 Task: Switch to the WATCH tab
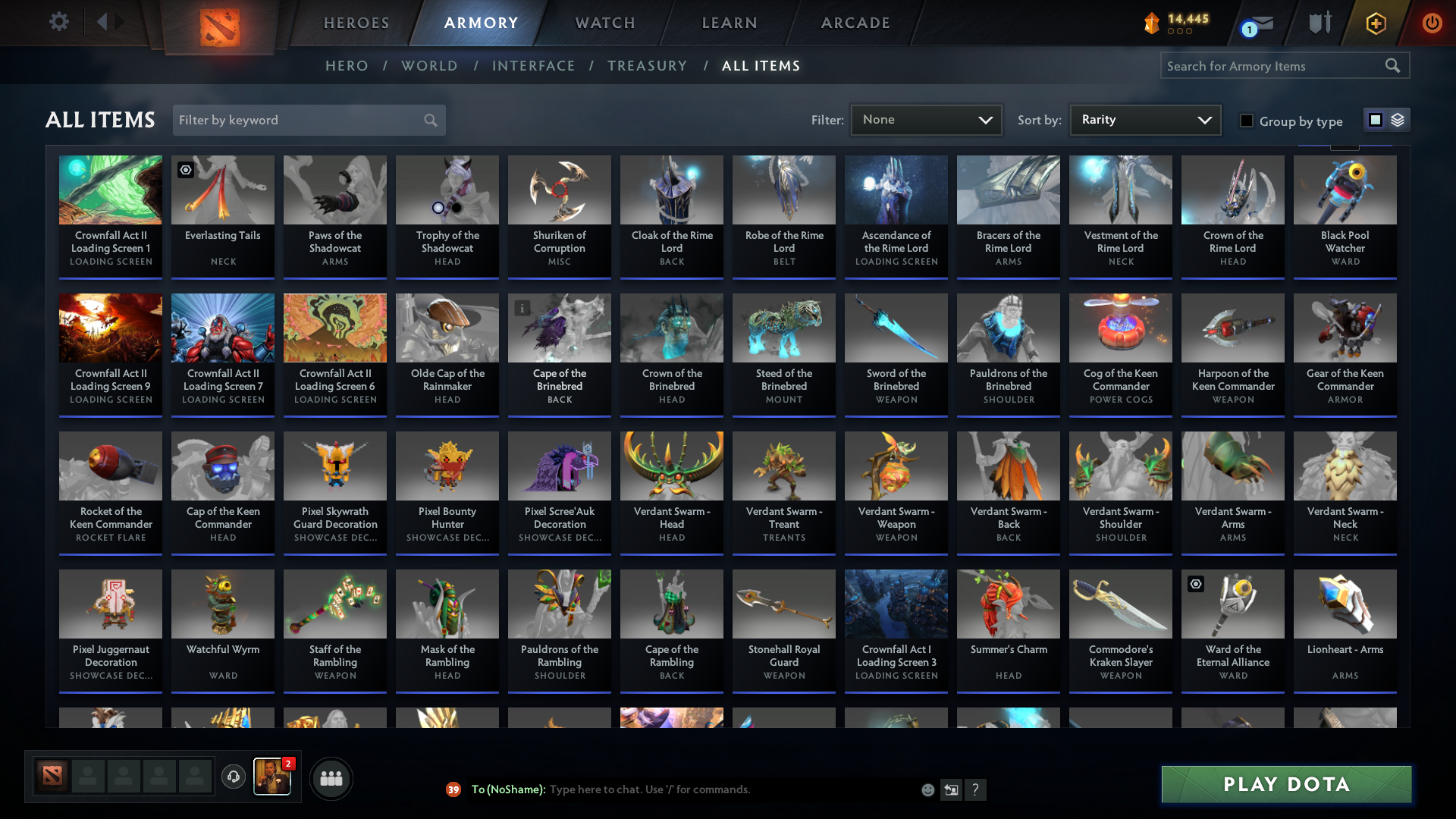(604, 23)
